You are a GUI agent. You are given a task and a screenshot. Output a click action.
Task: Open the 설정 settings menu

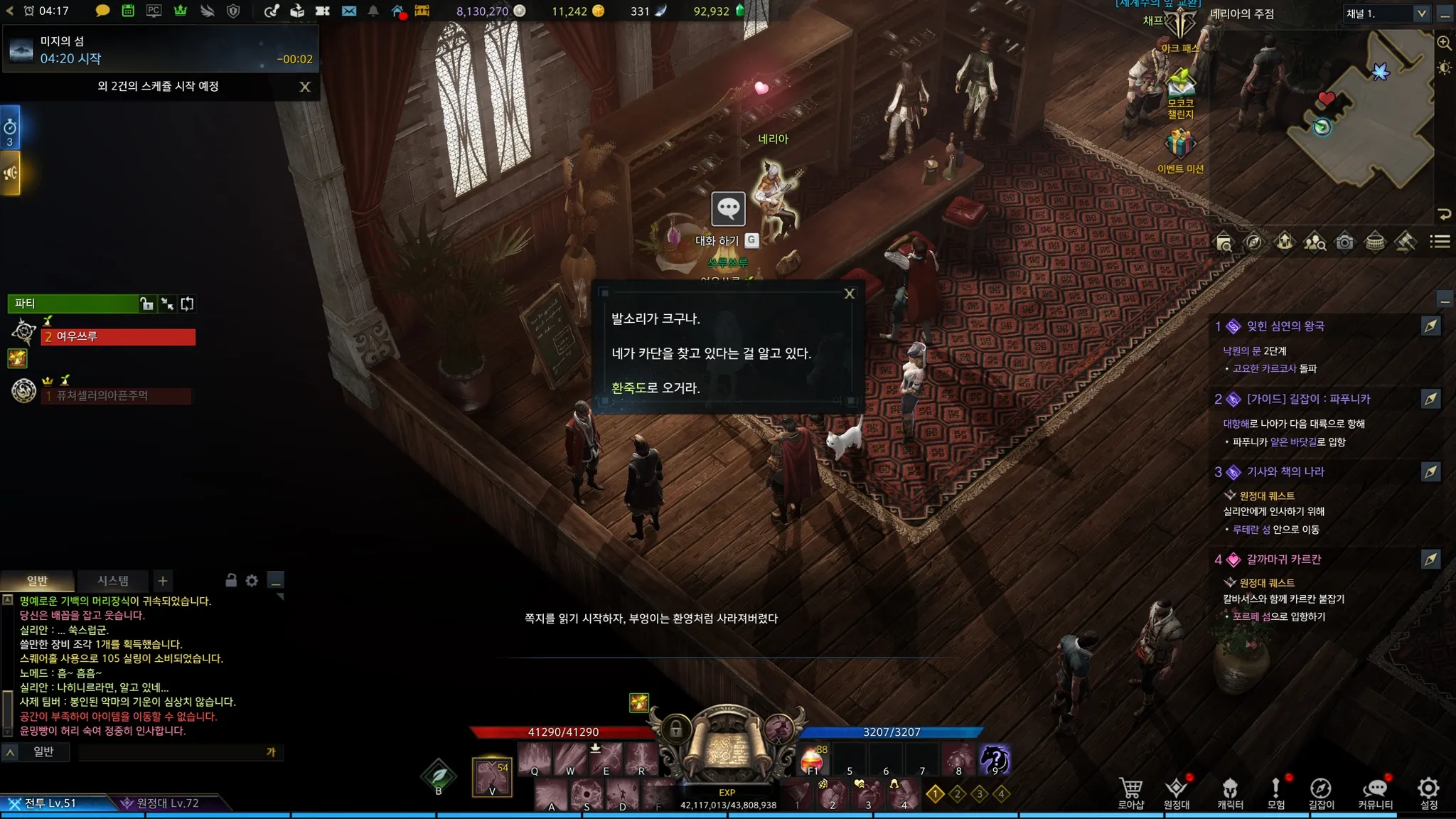click(1428, 792)
